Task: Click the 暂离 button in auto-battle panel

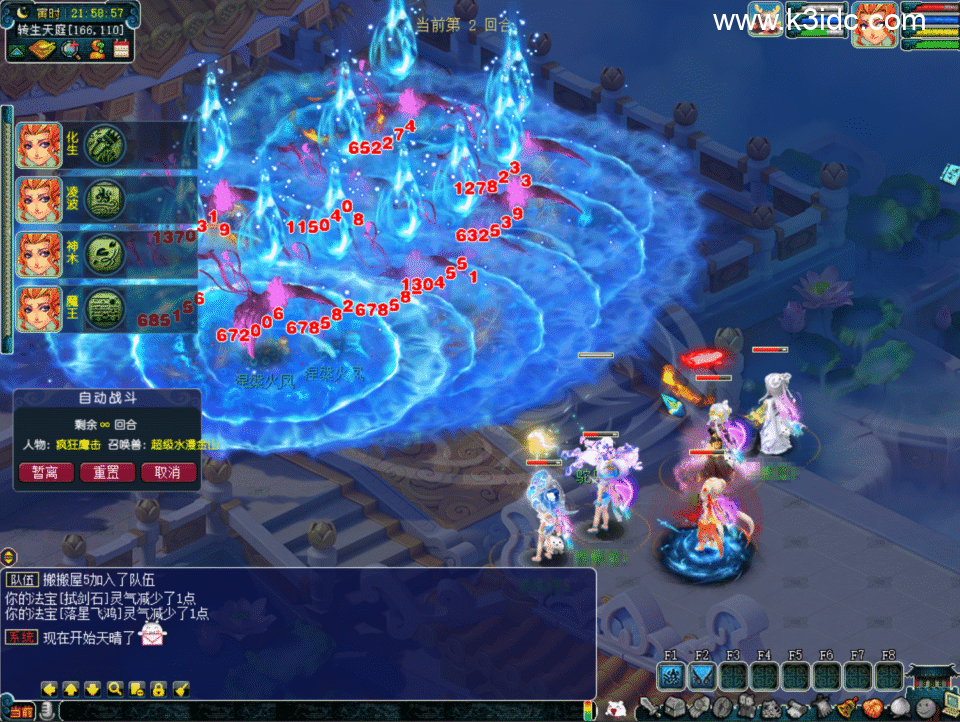Action: click(46, 472)
